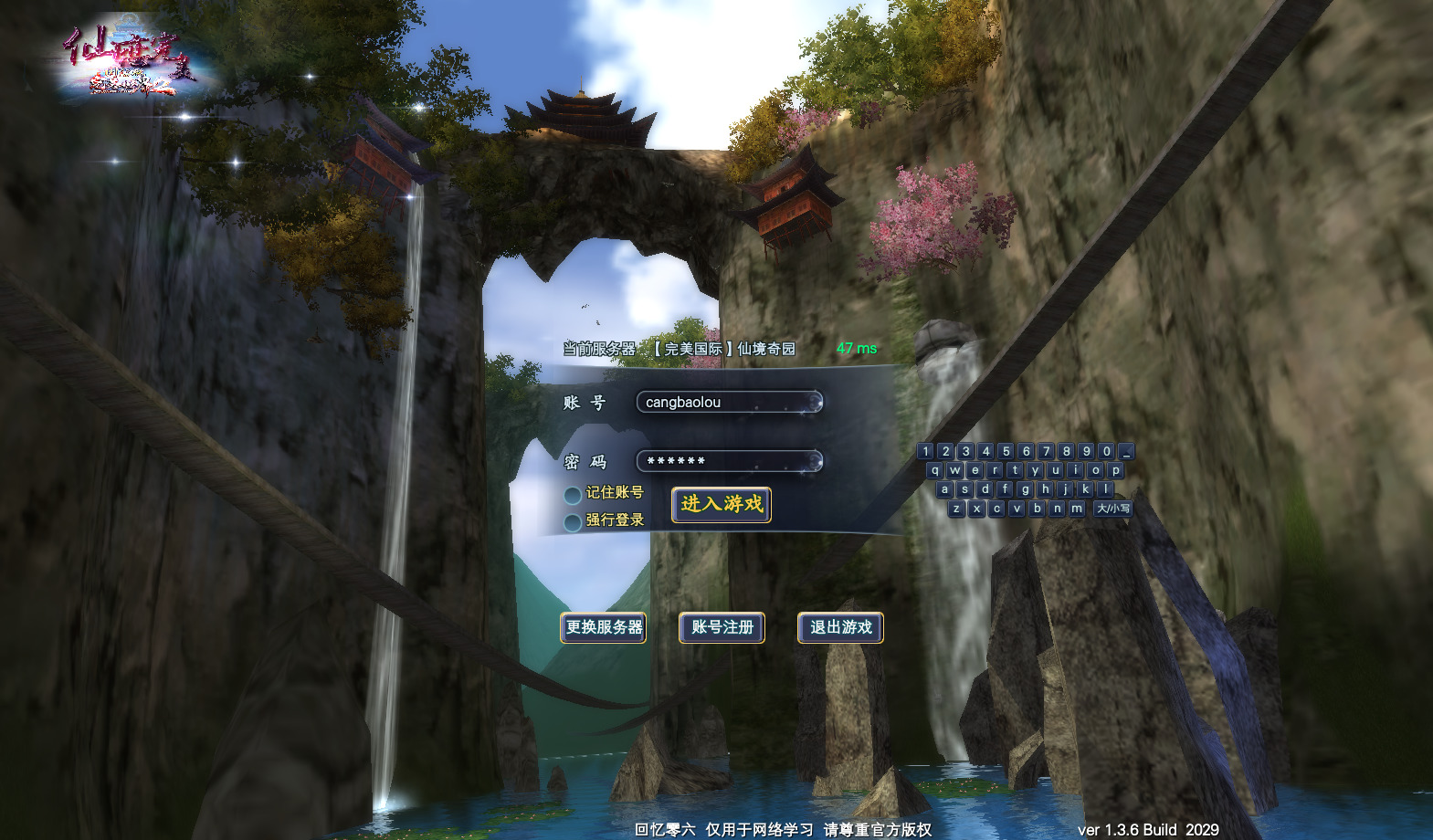Viewport: 1433px width, 840px height.
Task: Click the 进入游戏 enter game button
Action: (x=721, y=504)
